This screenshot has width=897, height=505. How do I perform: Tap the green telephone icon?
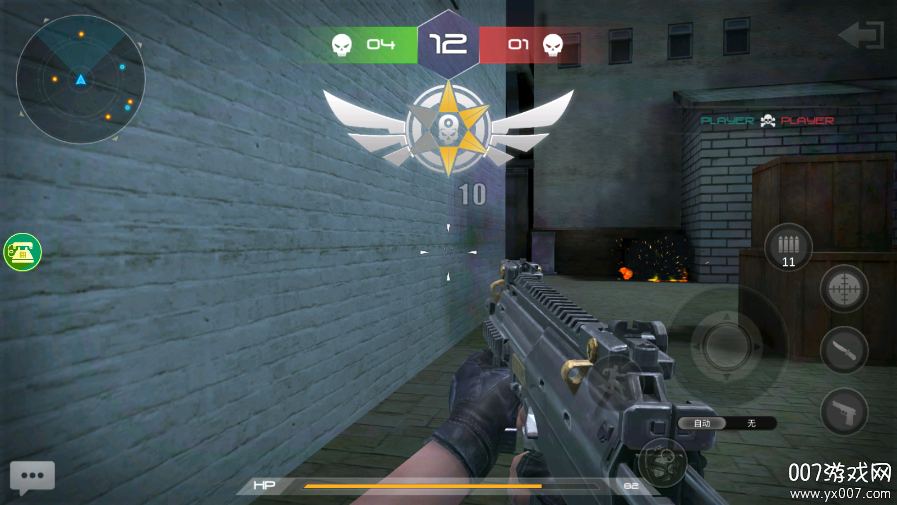pos(21,252)
